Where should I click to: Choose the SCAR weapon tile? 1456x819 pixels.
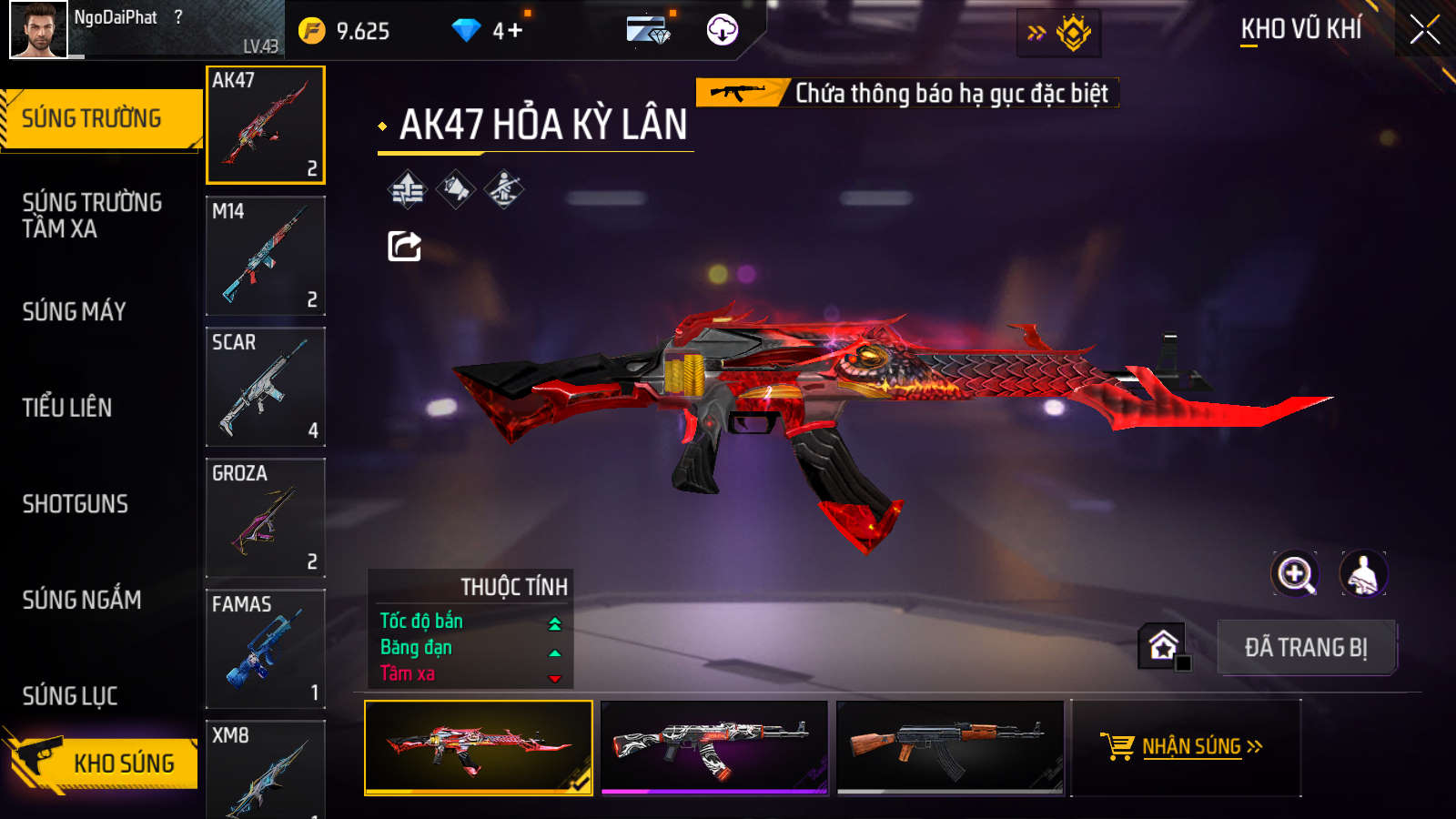click(266, 387)
